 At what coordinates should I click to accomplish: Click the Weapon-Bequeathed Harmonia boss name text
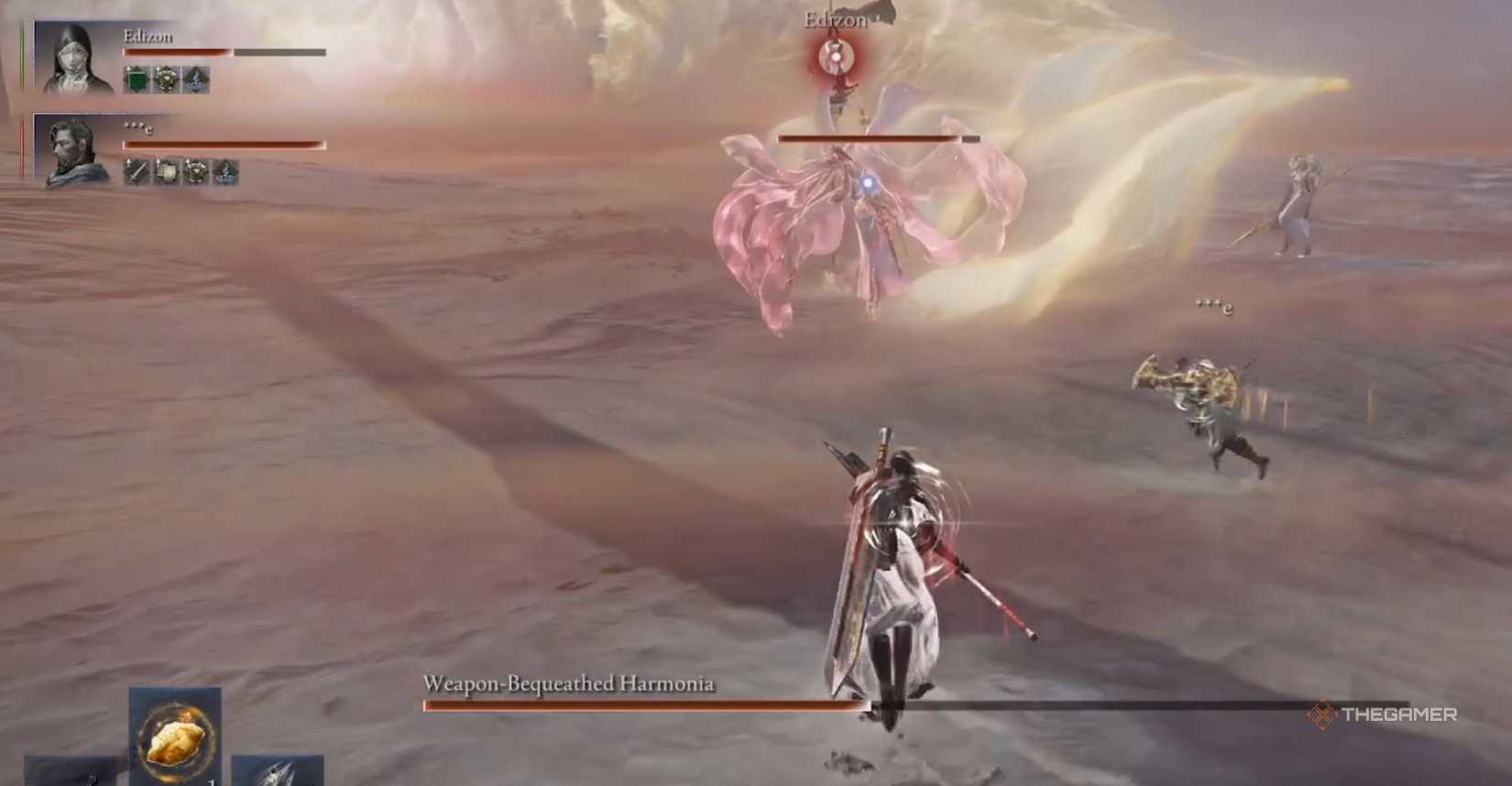click(570, 682)
